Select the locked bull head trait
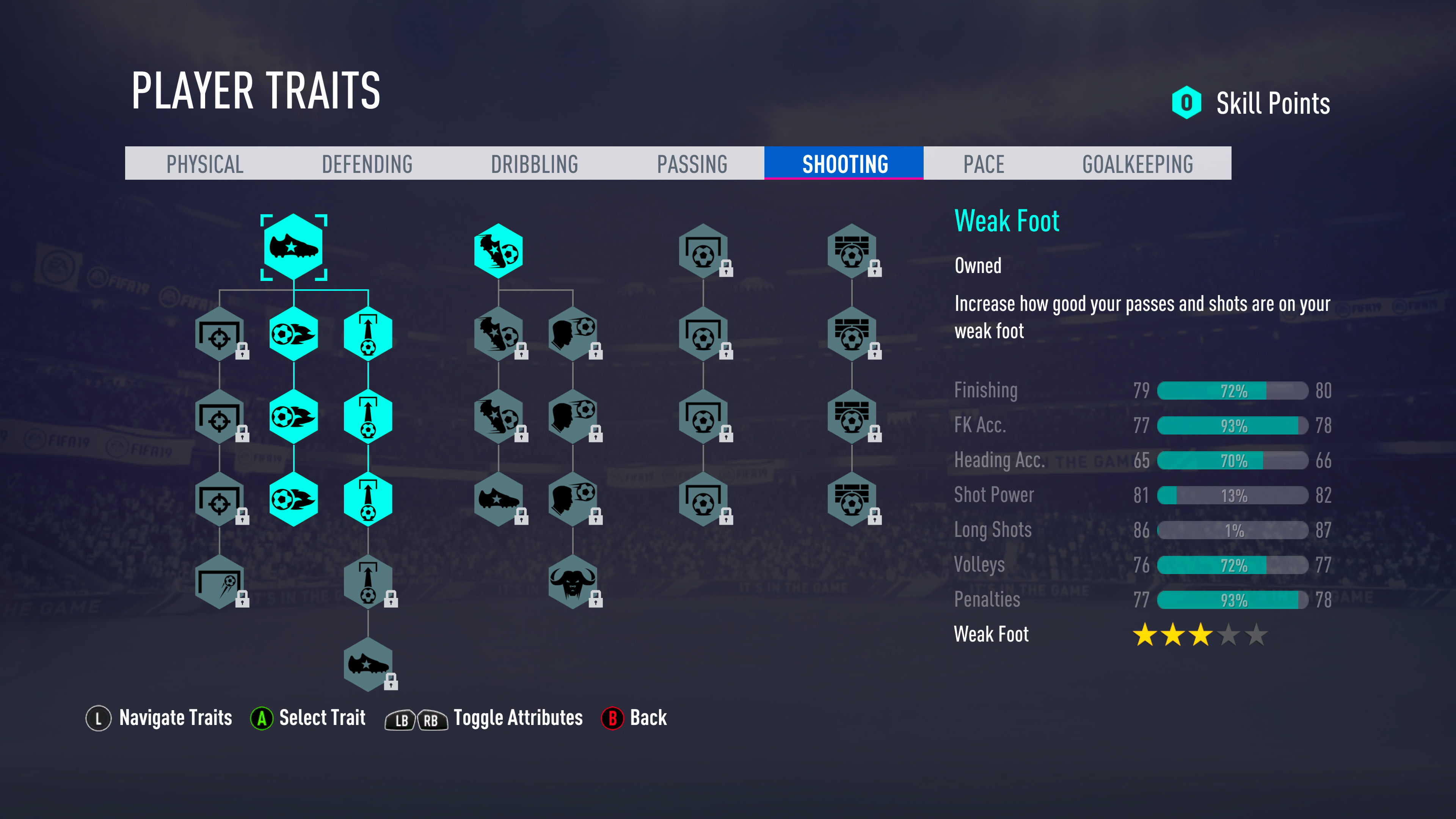 [572, 582]
